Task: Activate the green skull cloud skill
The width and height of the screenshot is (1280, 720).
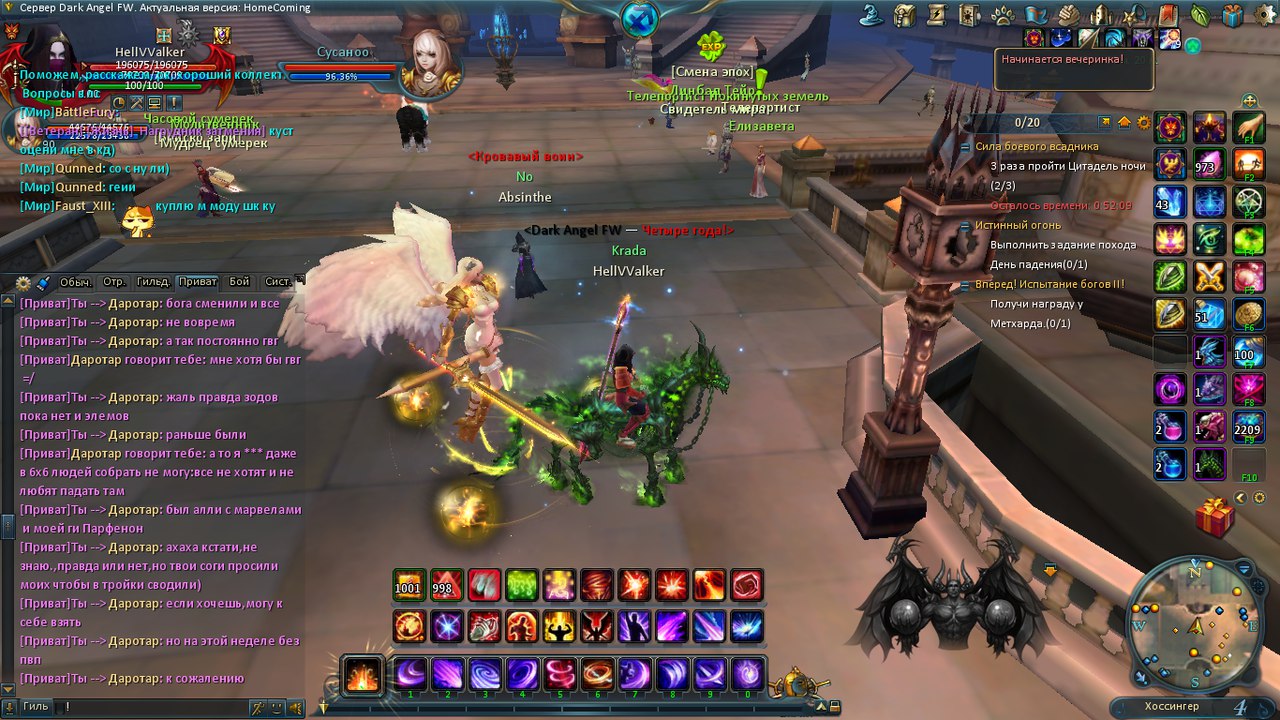Action: (x=522, y=585)
